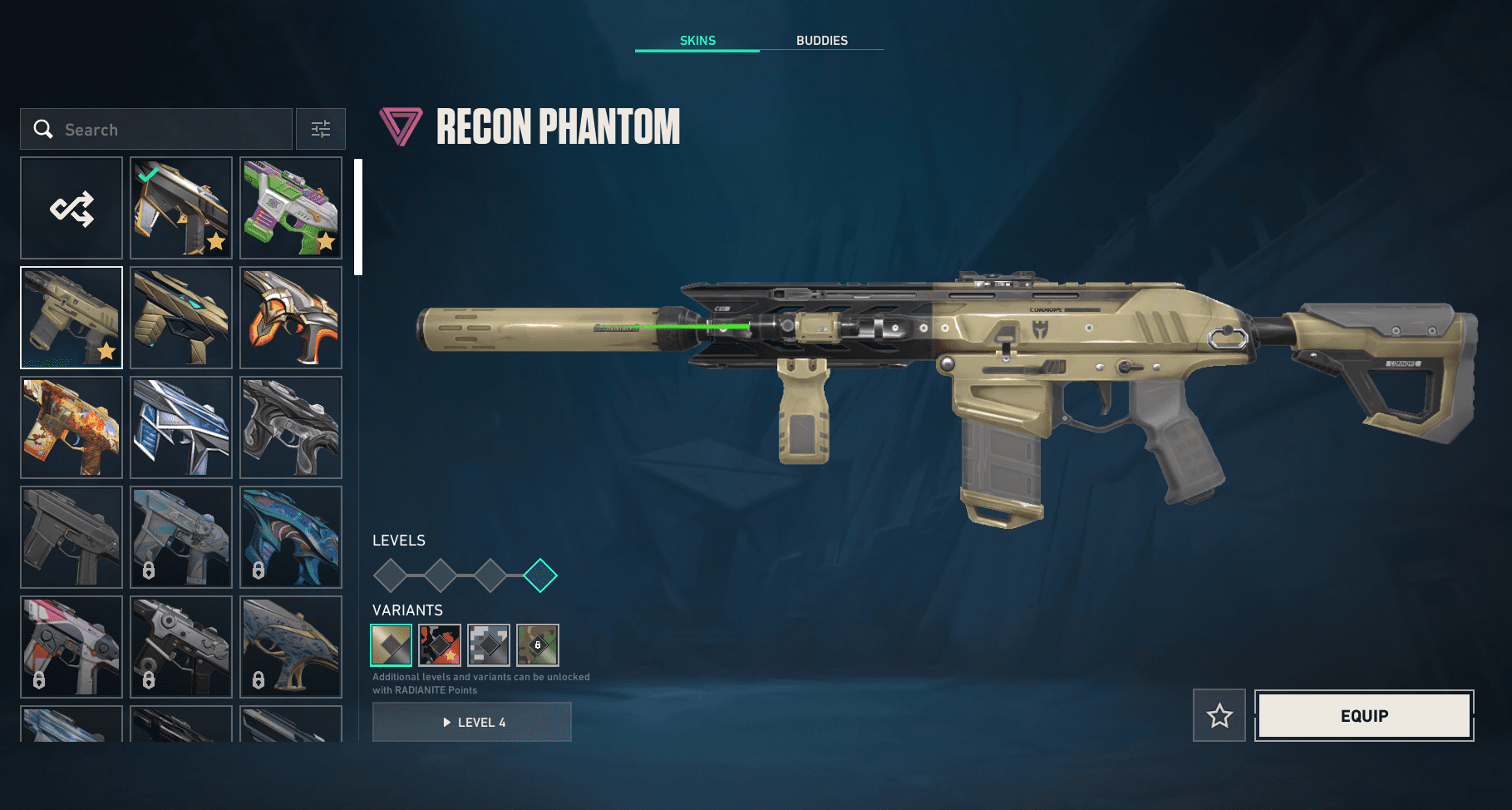Equip the Recon Phantom skin

point(1364,715)
